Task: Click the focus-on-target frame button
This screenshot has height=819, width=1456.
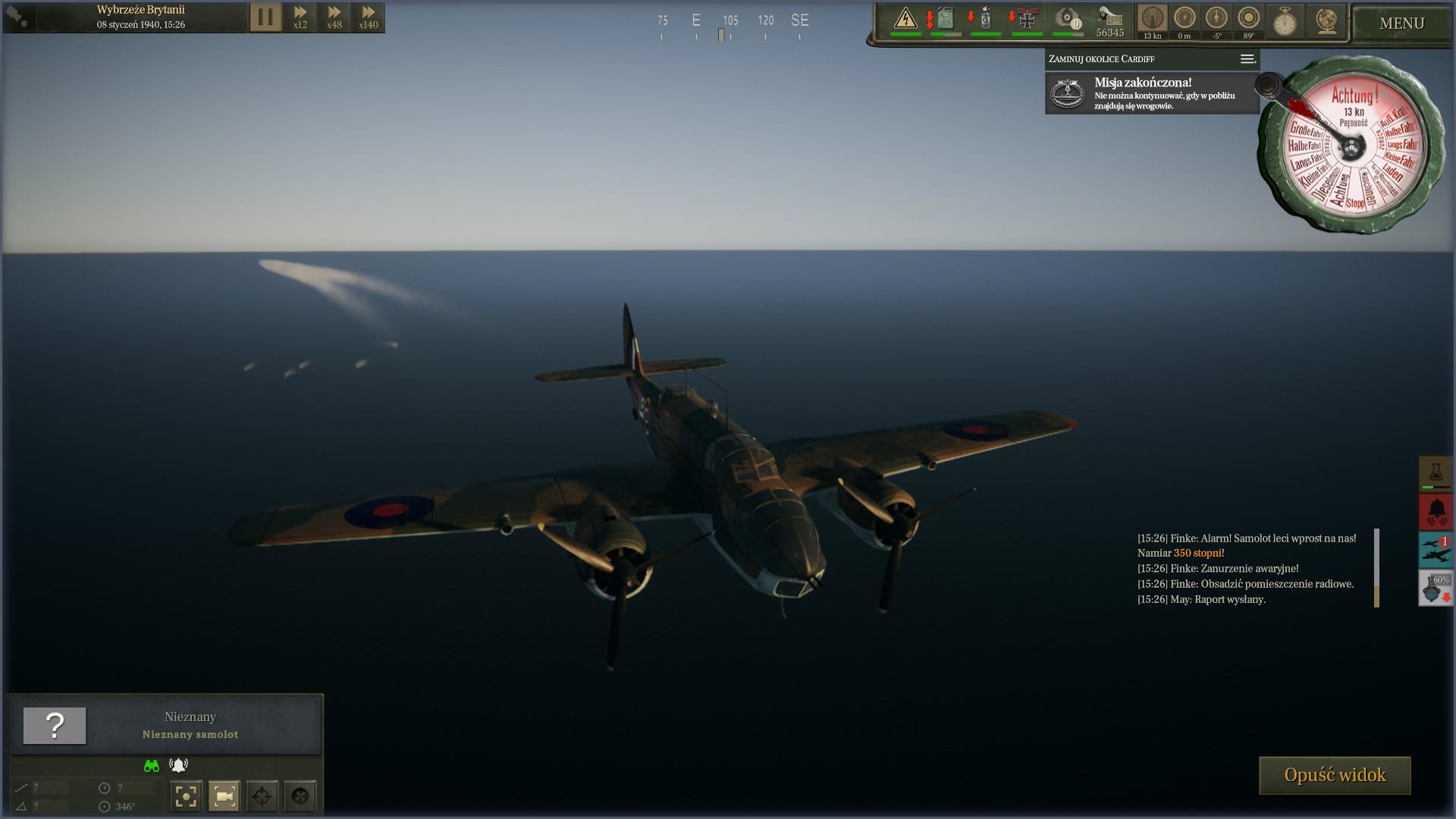Action: click(x=186, y=796)
